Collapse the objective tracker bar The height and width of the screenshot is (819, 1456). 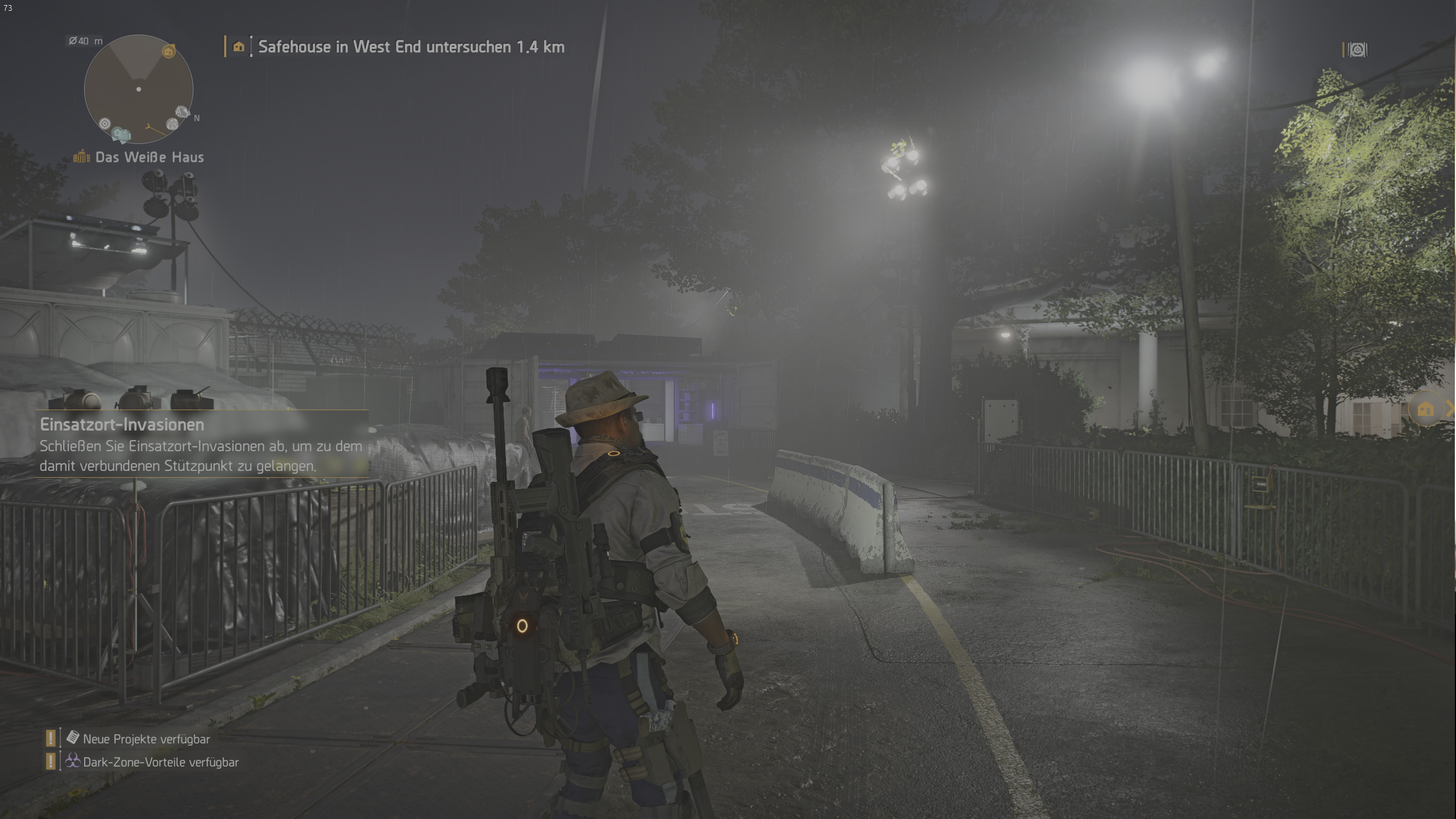click(x=225, y=47)
